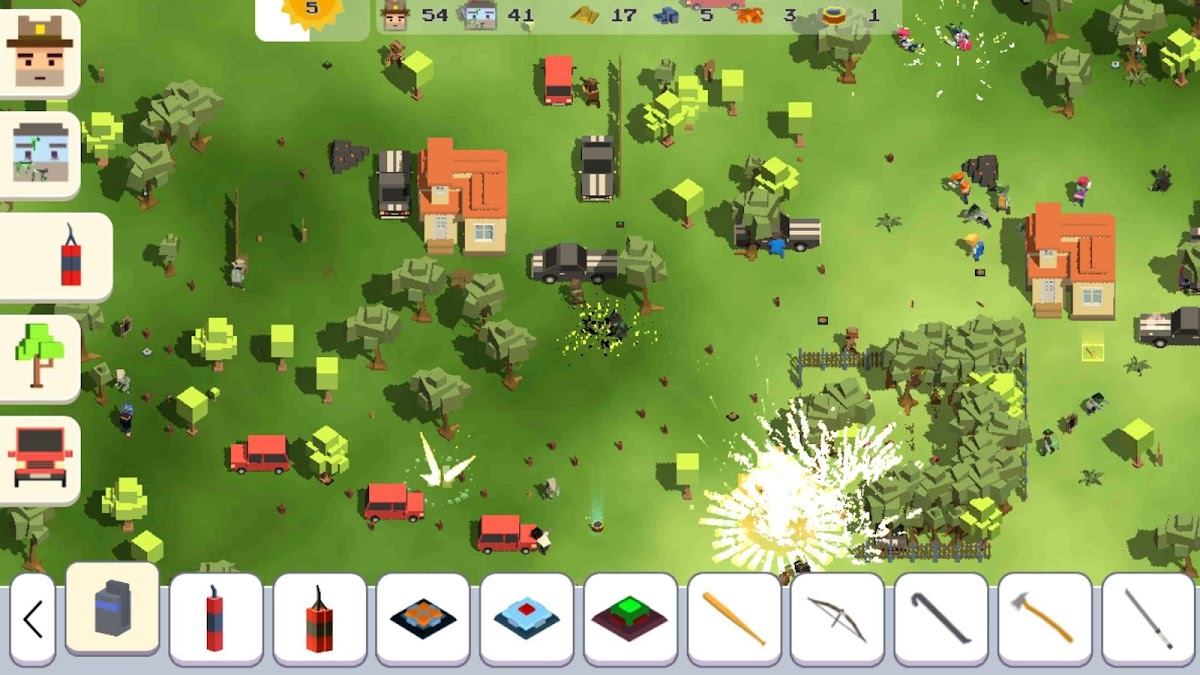The image size is (1200, 675).
Task: Open the red car vehicles category
Action: tap(40, 459)
